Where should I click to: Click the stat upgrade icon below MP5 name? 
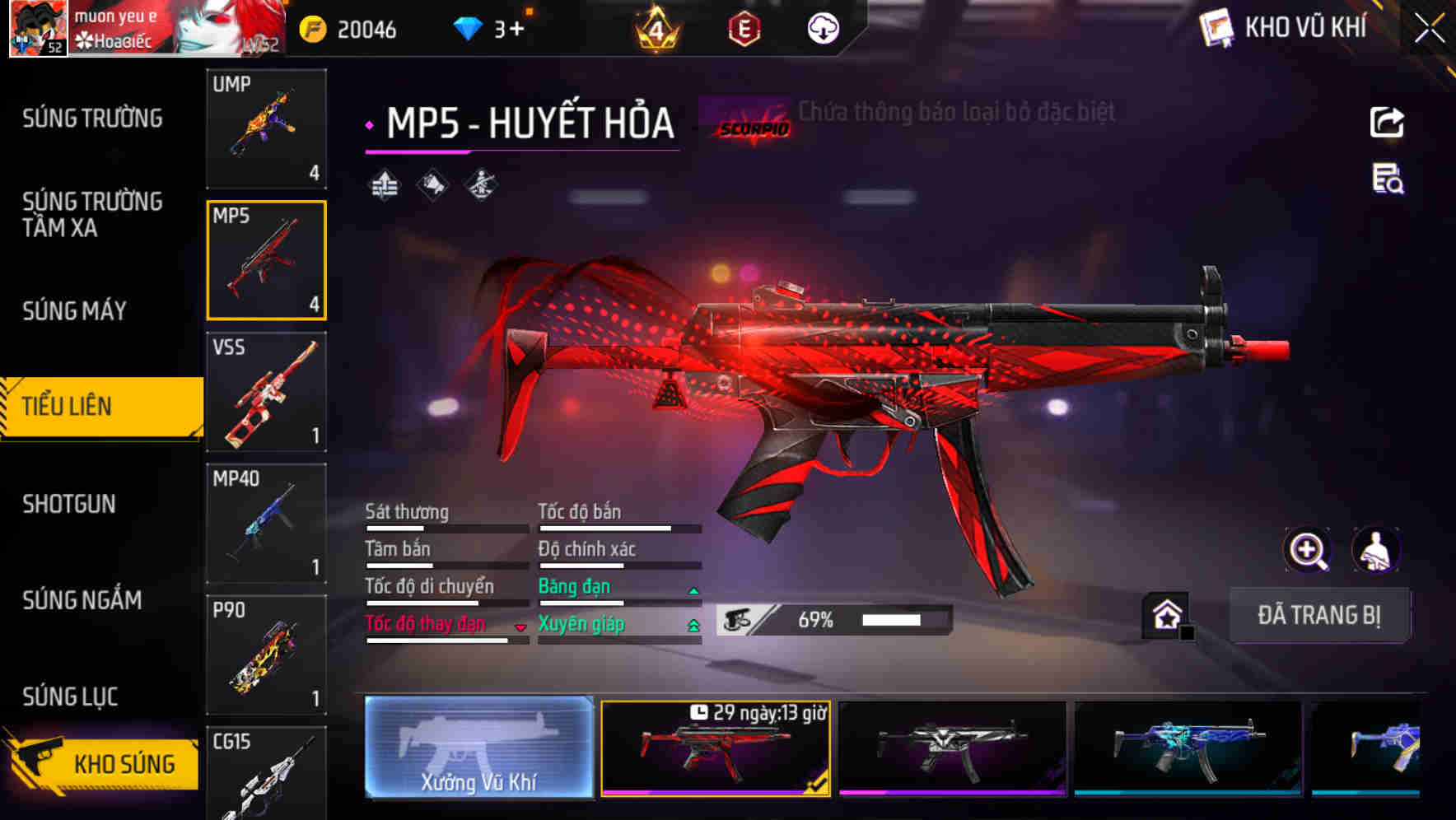[384, 184]
